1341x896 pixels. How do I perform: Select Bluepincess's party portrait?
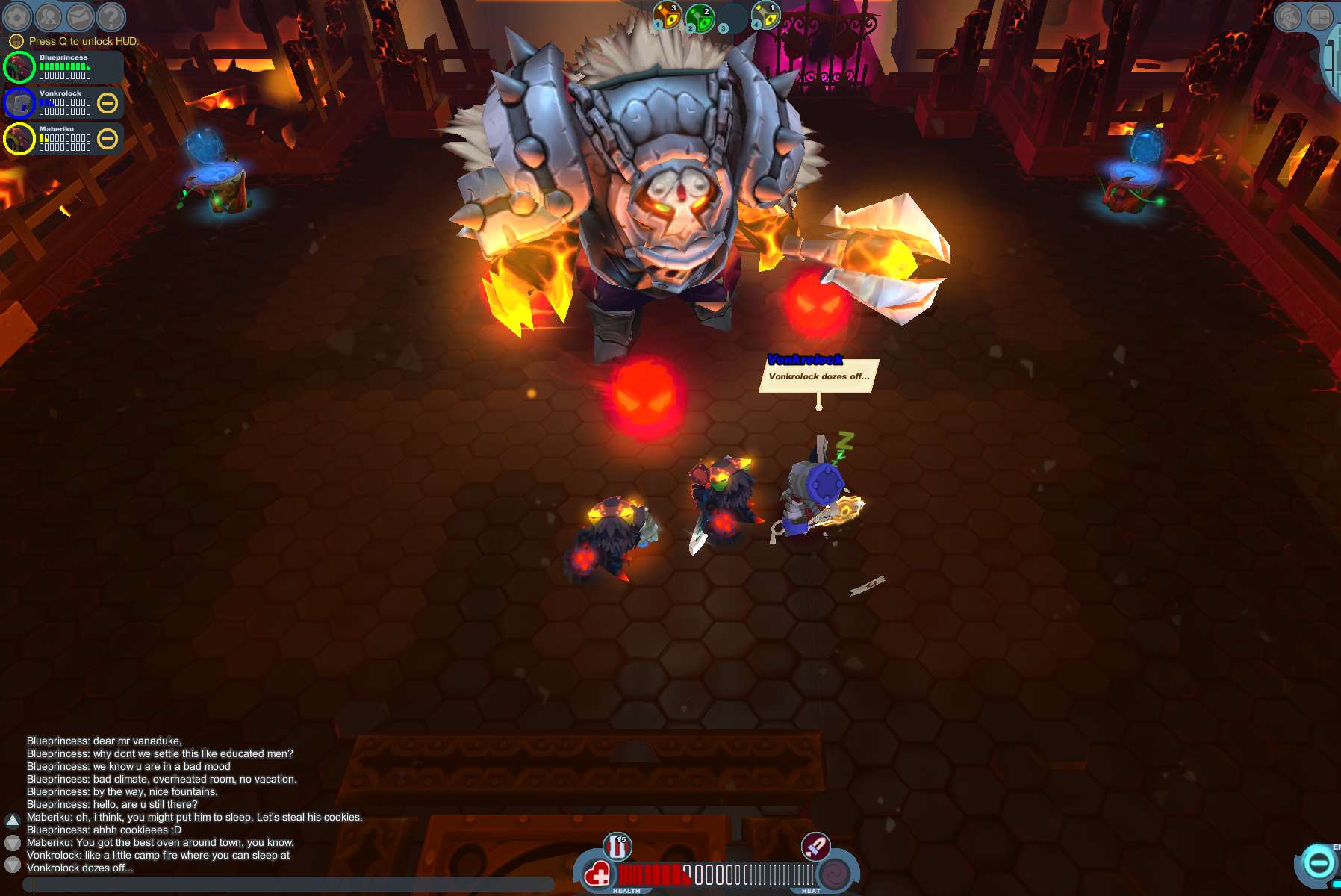pyautogui.click(x=19, y=67)
